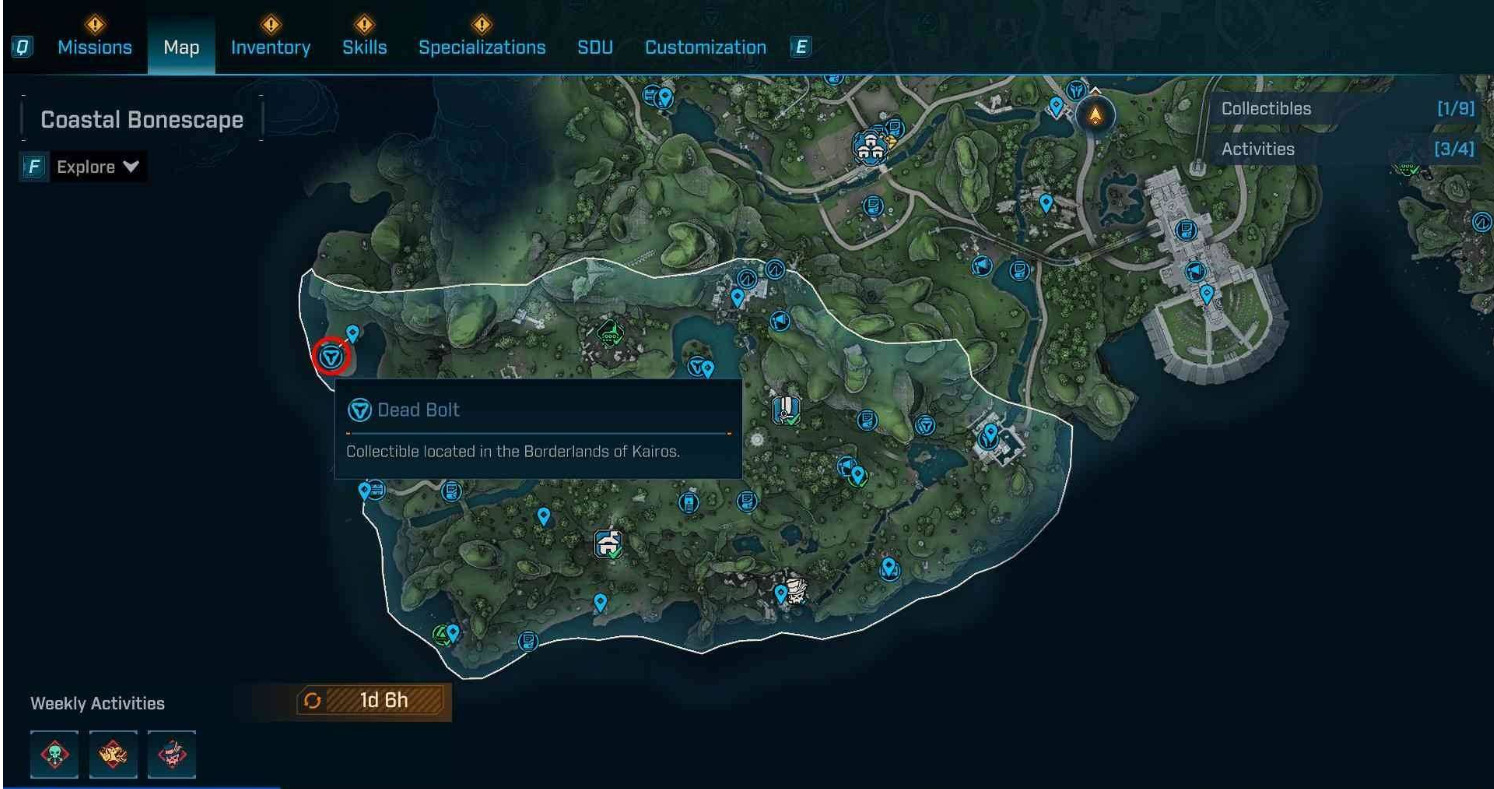1494x789 pixels.
Task: Click the green skull weekly activity icon
Action: tap(54, 752)
